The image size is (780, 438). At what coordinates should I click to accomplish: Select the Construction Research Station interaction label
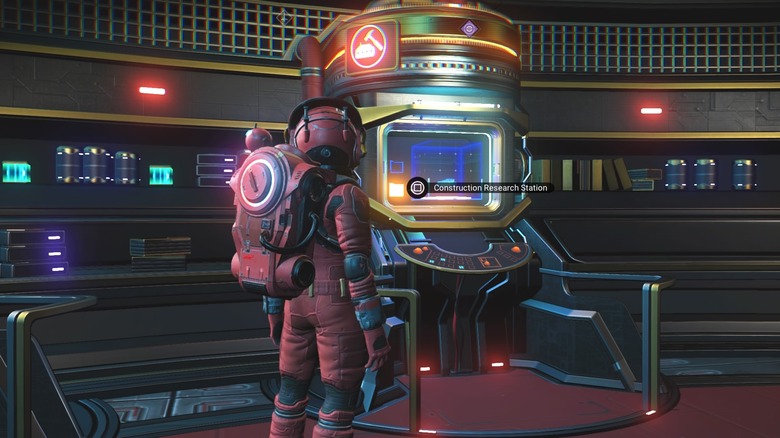(x=482, y=188)
